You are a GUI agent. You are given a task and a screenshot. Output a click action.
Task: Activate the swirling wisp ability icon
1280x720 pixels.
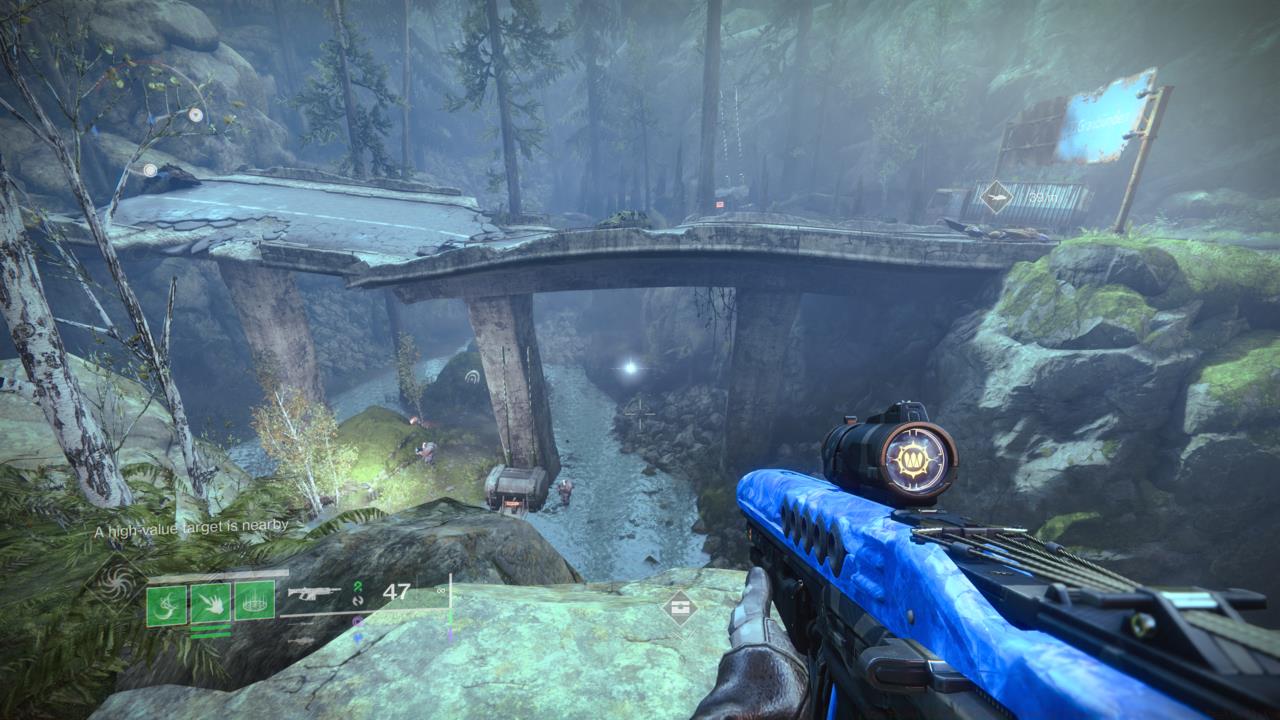coord(166,604)
